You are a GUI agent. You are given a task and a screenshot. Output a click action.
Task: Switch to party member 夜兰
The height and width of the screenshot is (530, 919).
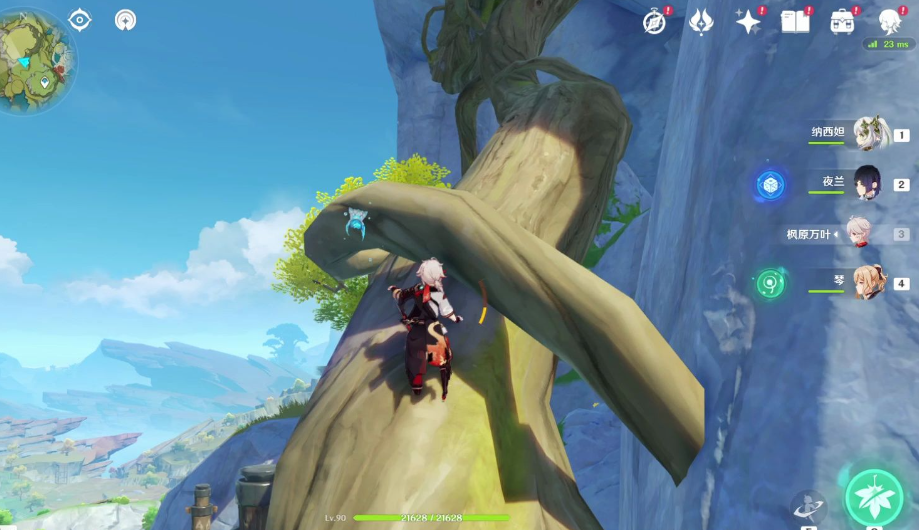point(866,183)
